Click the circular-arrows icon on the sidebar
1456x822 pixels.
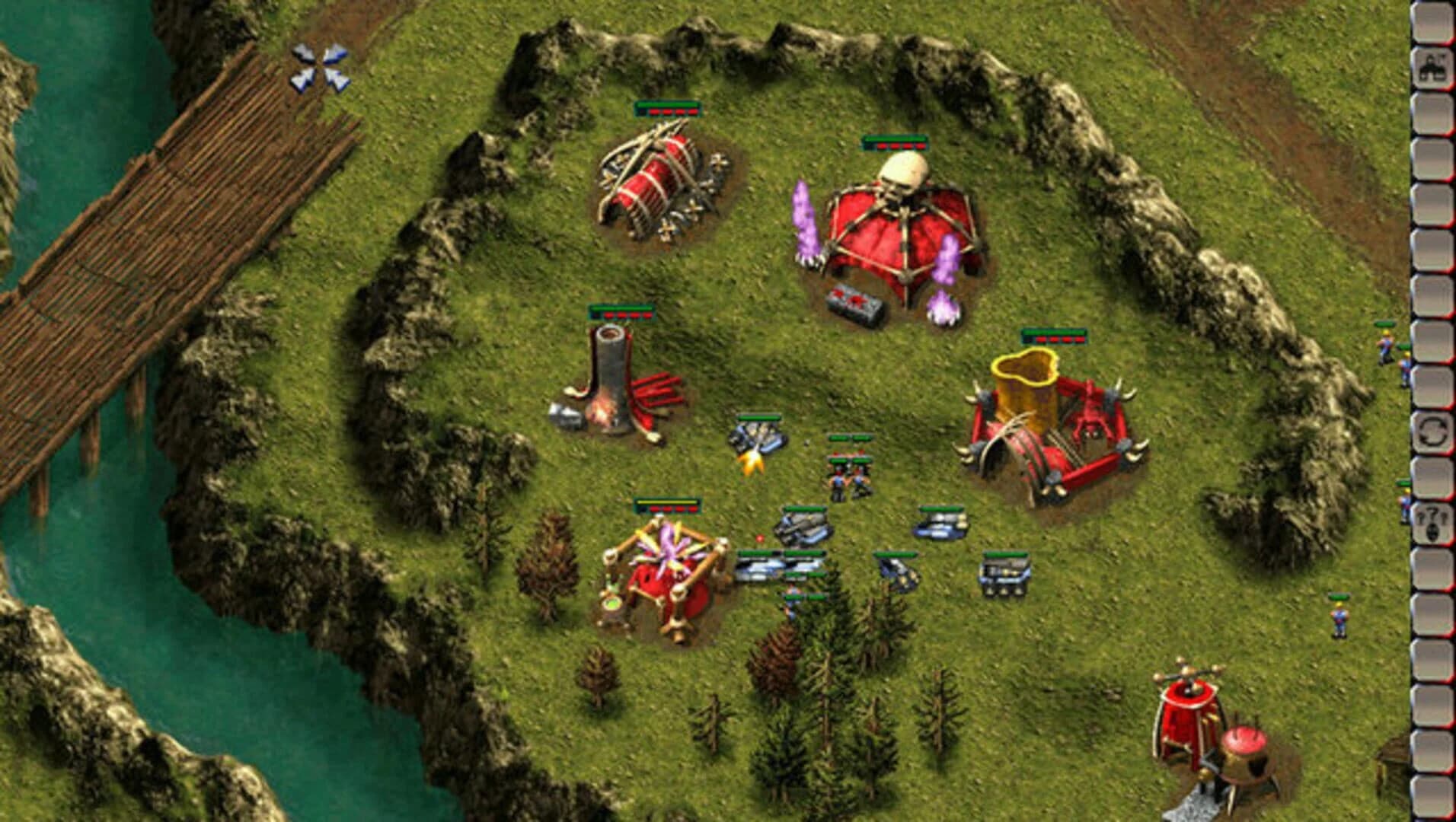[x=1429, y=434]
